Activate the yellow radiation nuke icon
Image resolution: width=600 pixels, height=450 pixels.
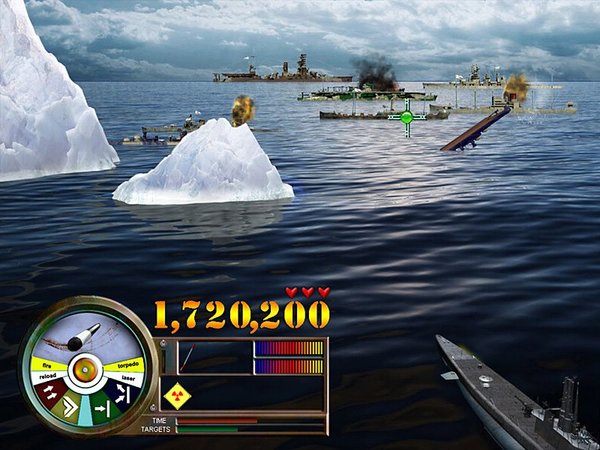[177, 395]
